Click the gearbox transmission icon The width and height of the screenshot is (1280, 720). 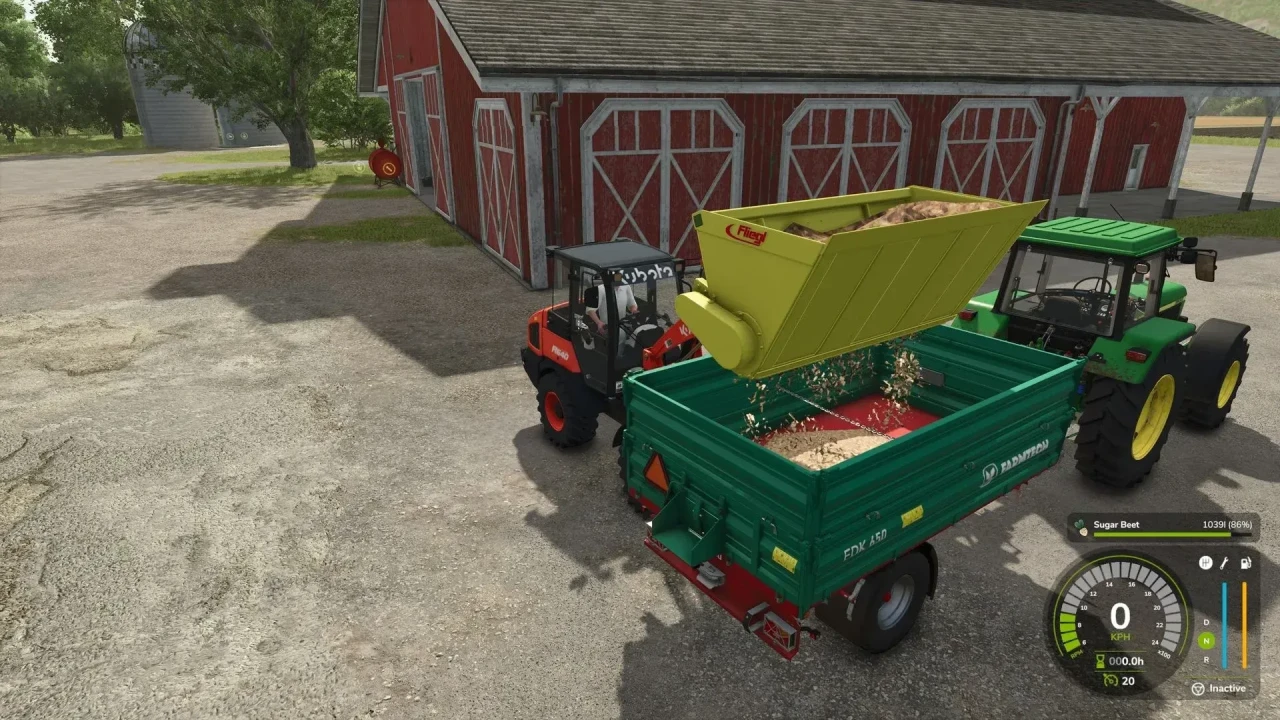(x=1206, y=562)
